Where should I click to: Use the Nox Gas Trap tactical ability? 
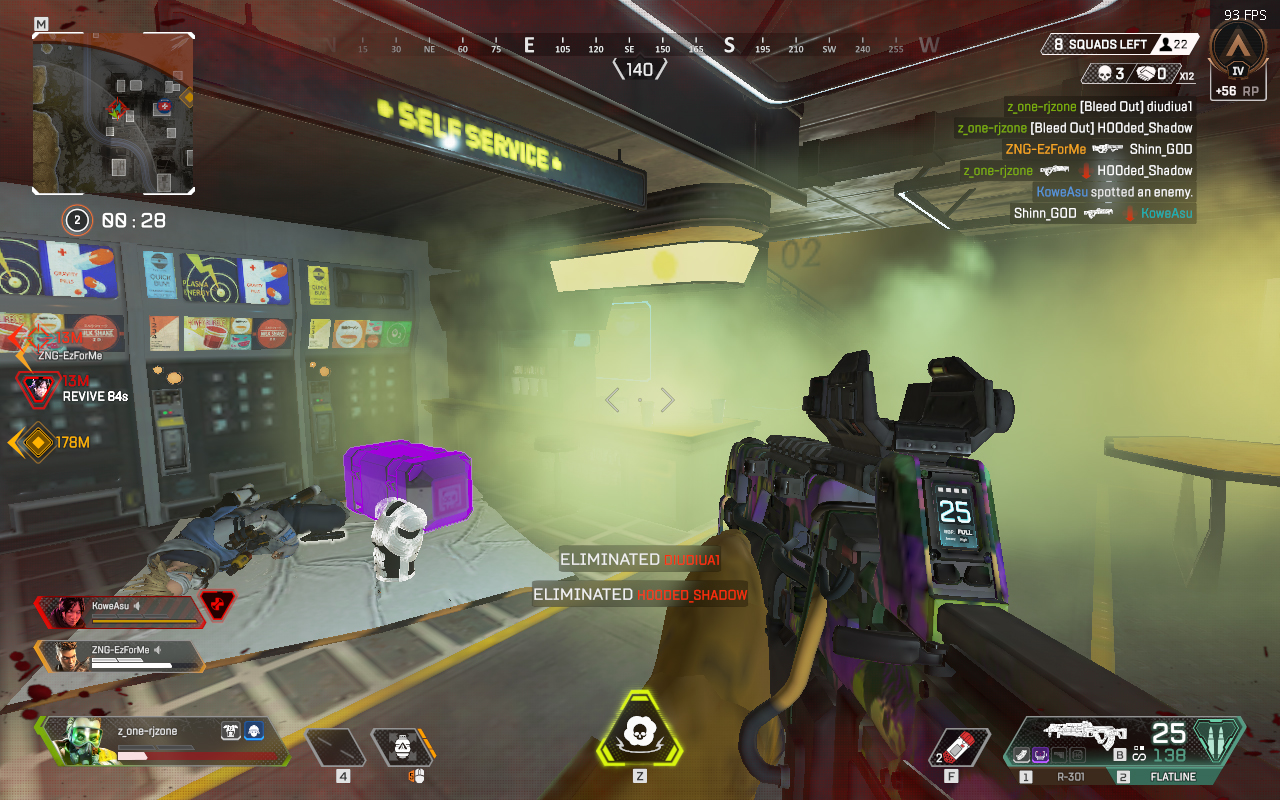tap(403, 747)
